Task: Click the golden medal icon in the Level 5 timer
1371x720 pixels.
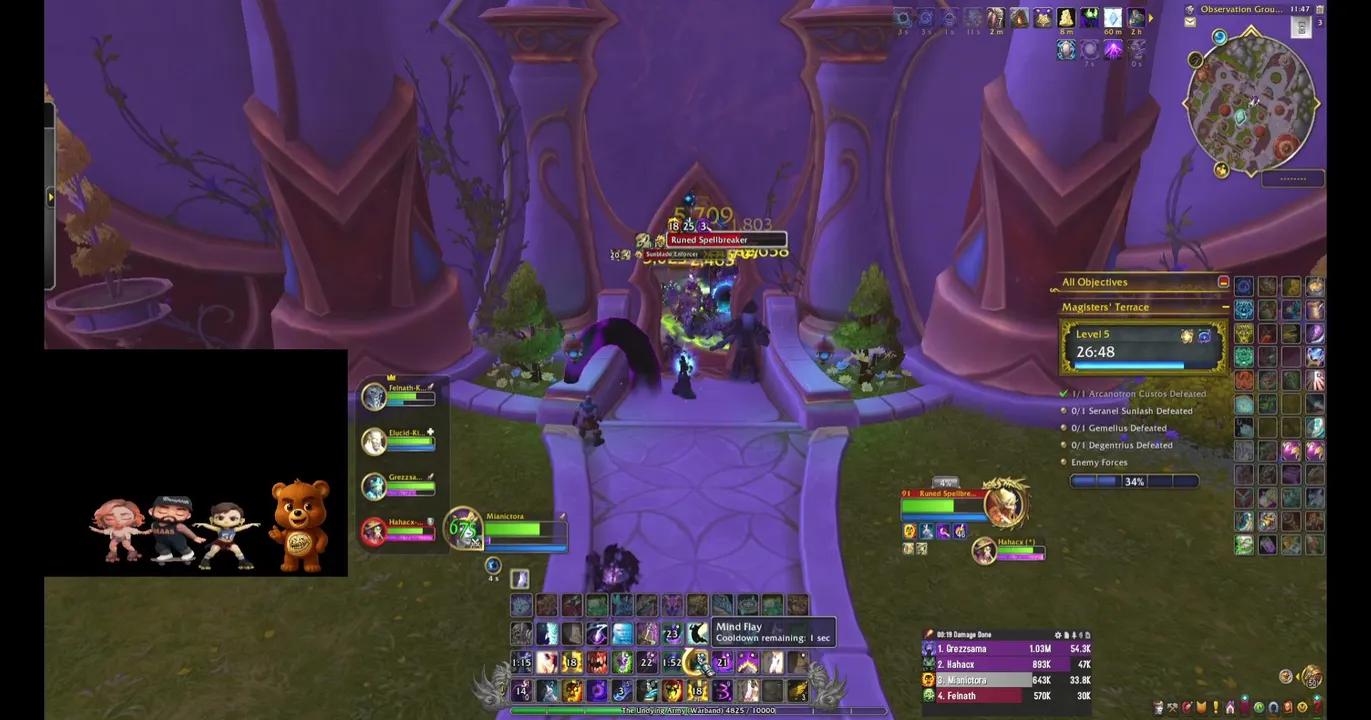Action: (1184, 336)
